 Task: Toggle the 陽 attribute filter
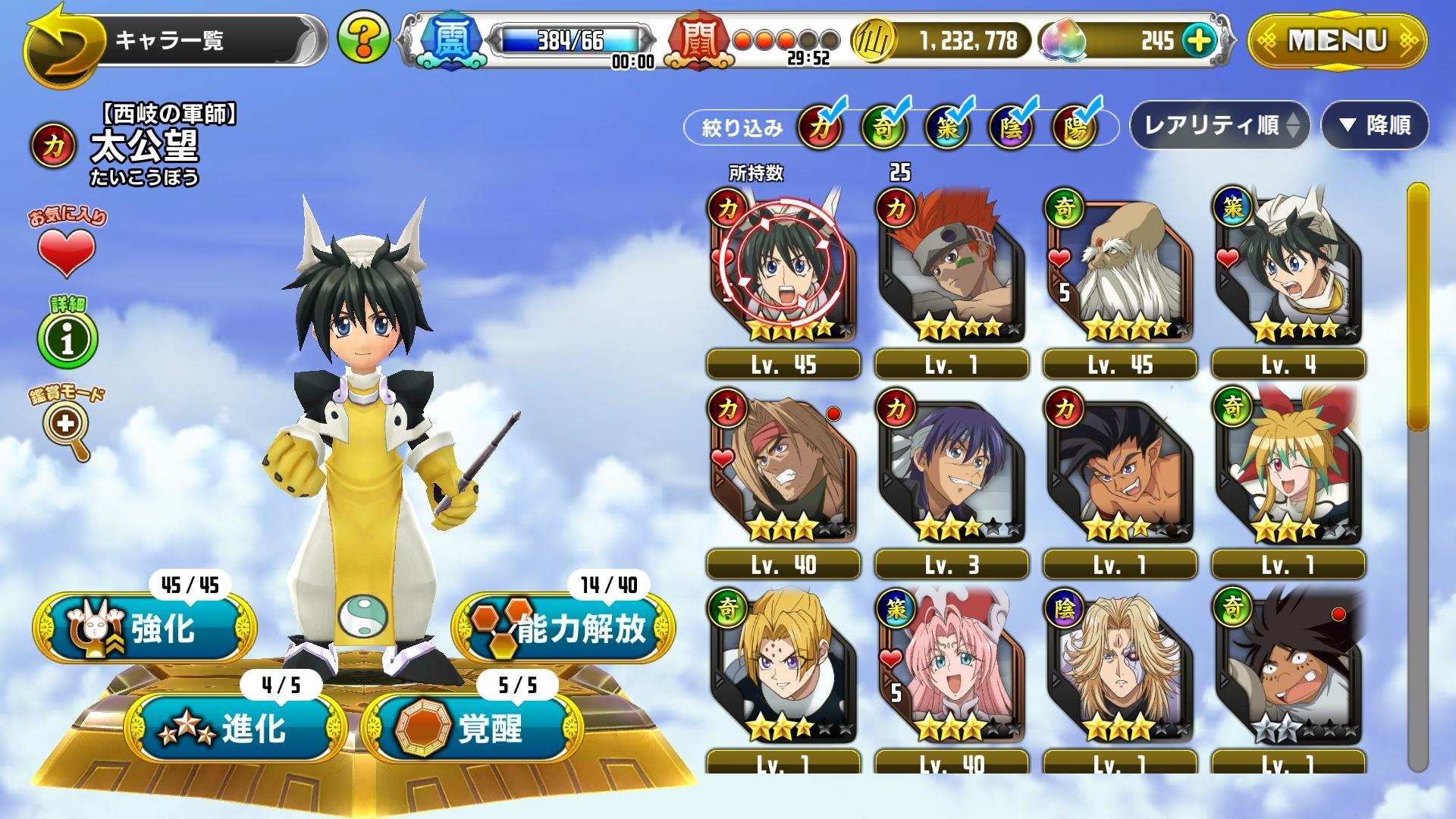click(x=1075, y=127)
